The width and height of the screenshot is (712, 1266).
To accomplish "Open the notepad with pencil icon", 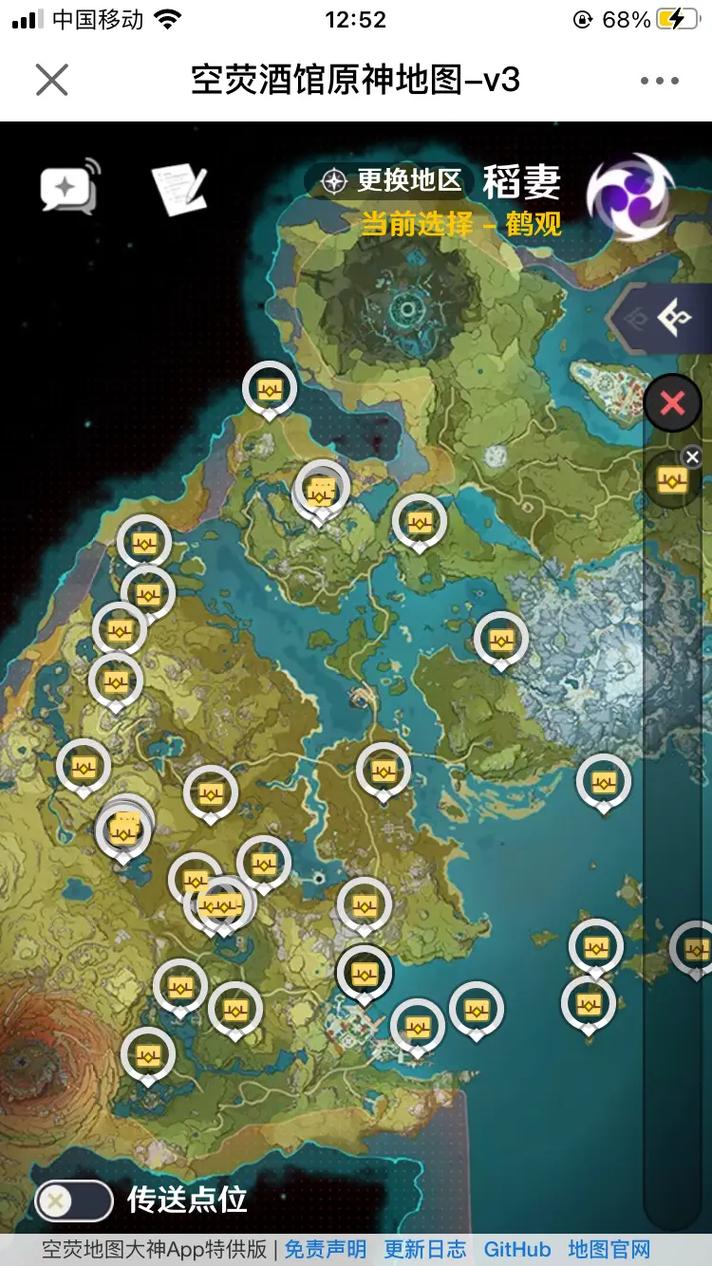I will tap(179, 188).
